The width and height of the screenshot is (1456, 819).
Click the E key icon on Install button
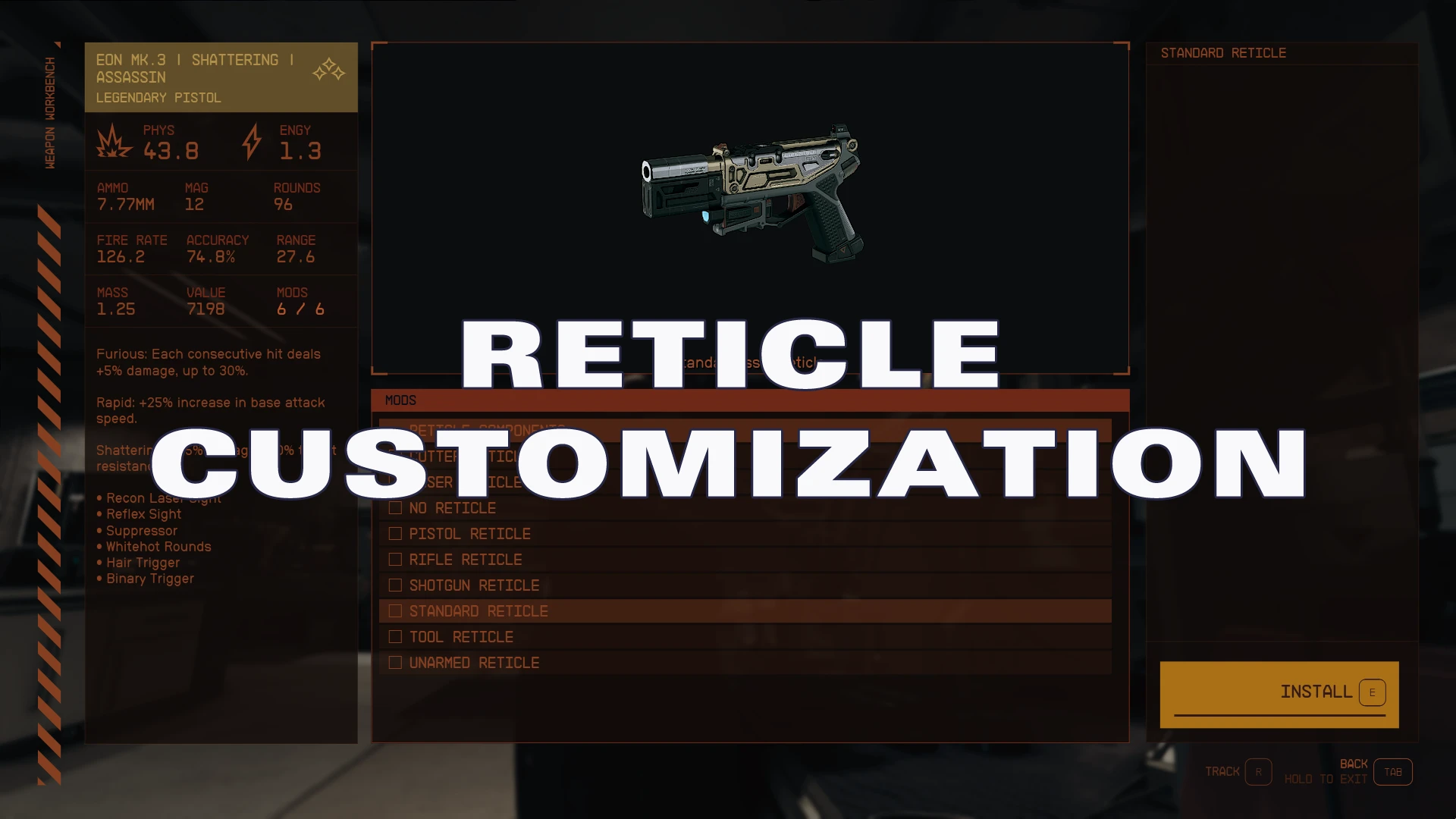tap(1372, 692)
